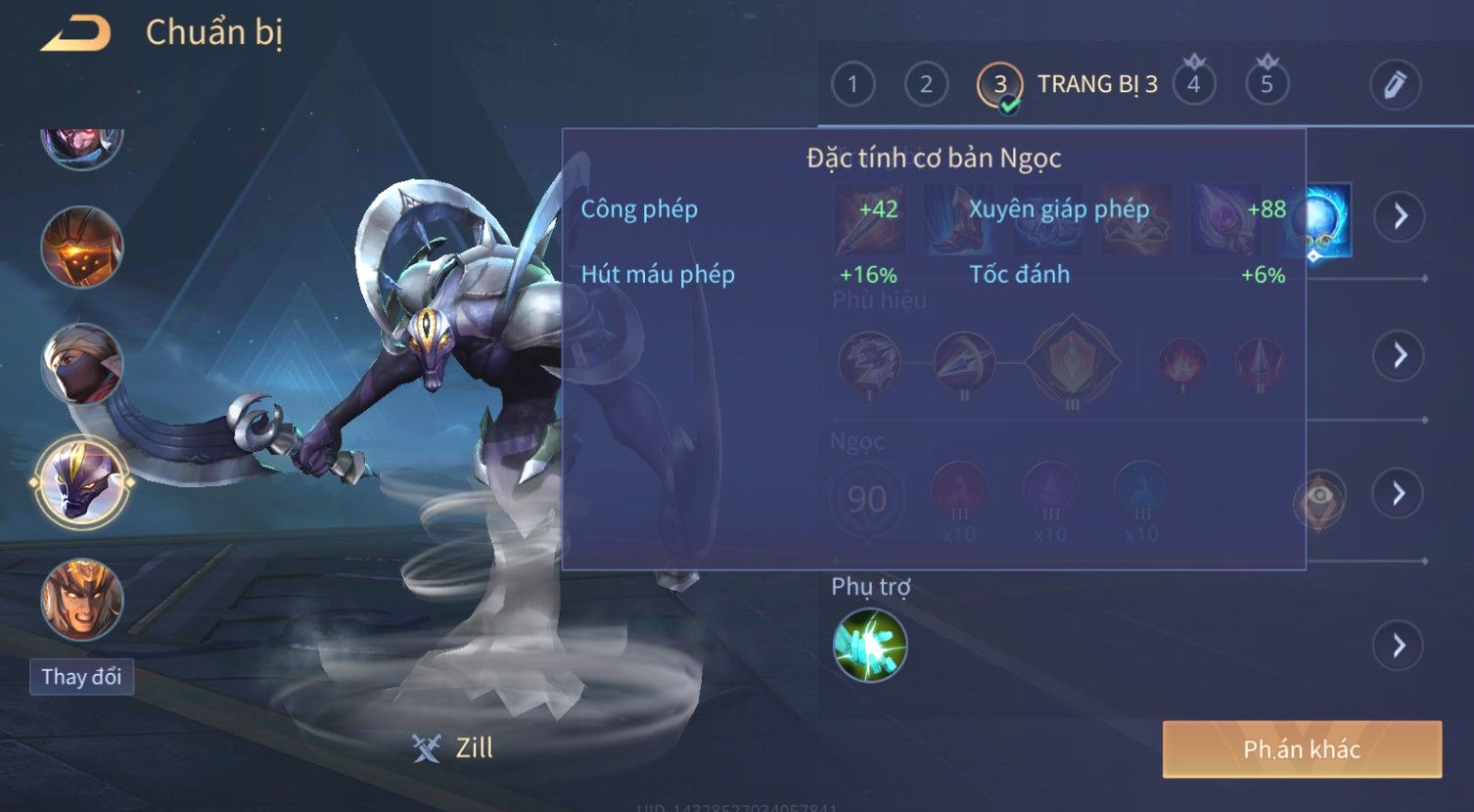Pick the masked ninja hero portrait
1474x812 pixels.
[x=82, y=364]
